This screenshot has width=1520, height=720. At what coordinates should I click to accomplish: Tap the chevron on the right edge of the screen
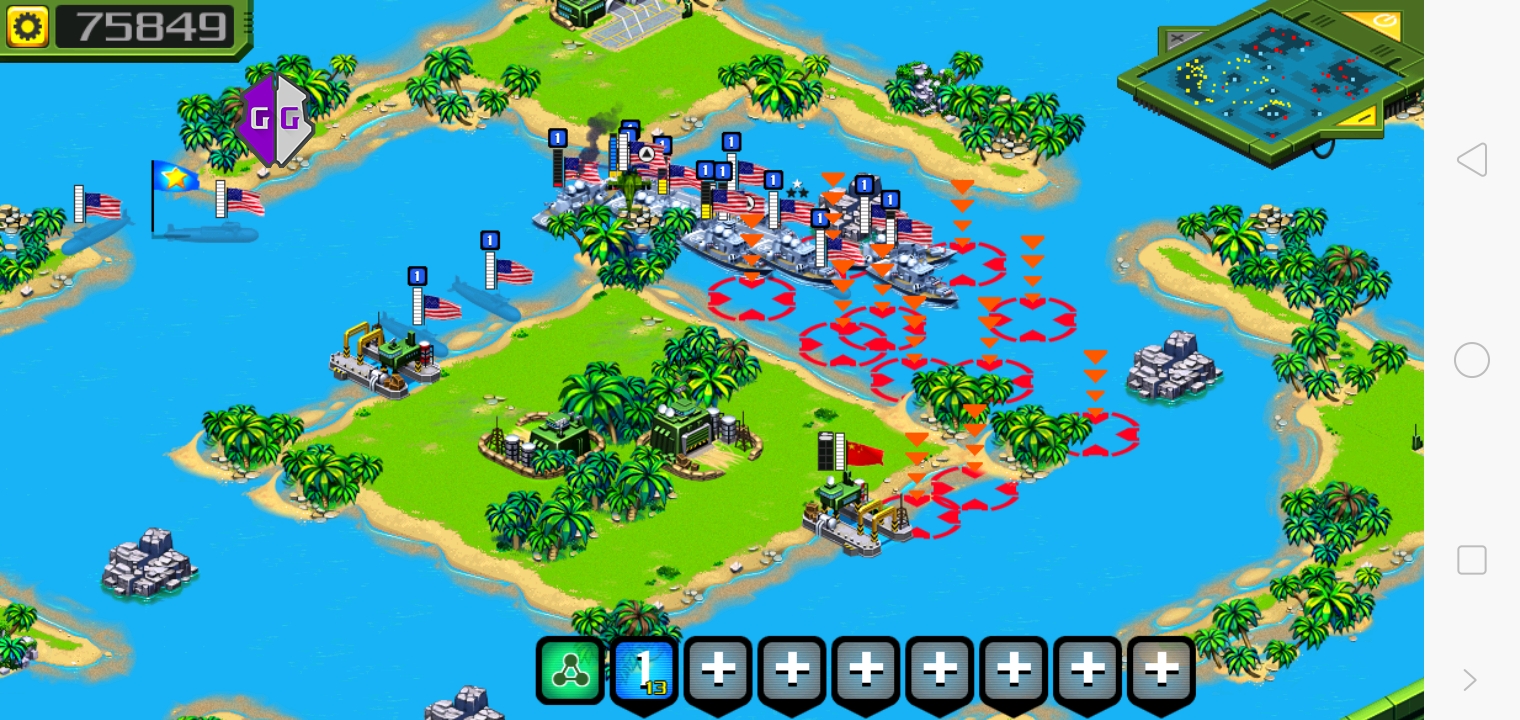(1470, 680)
